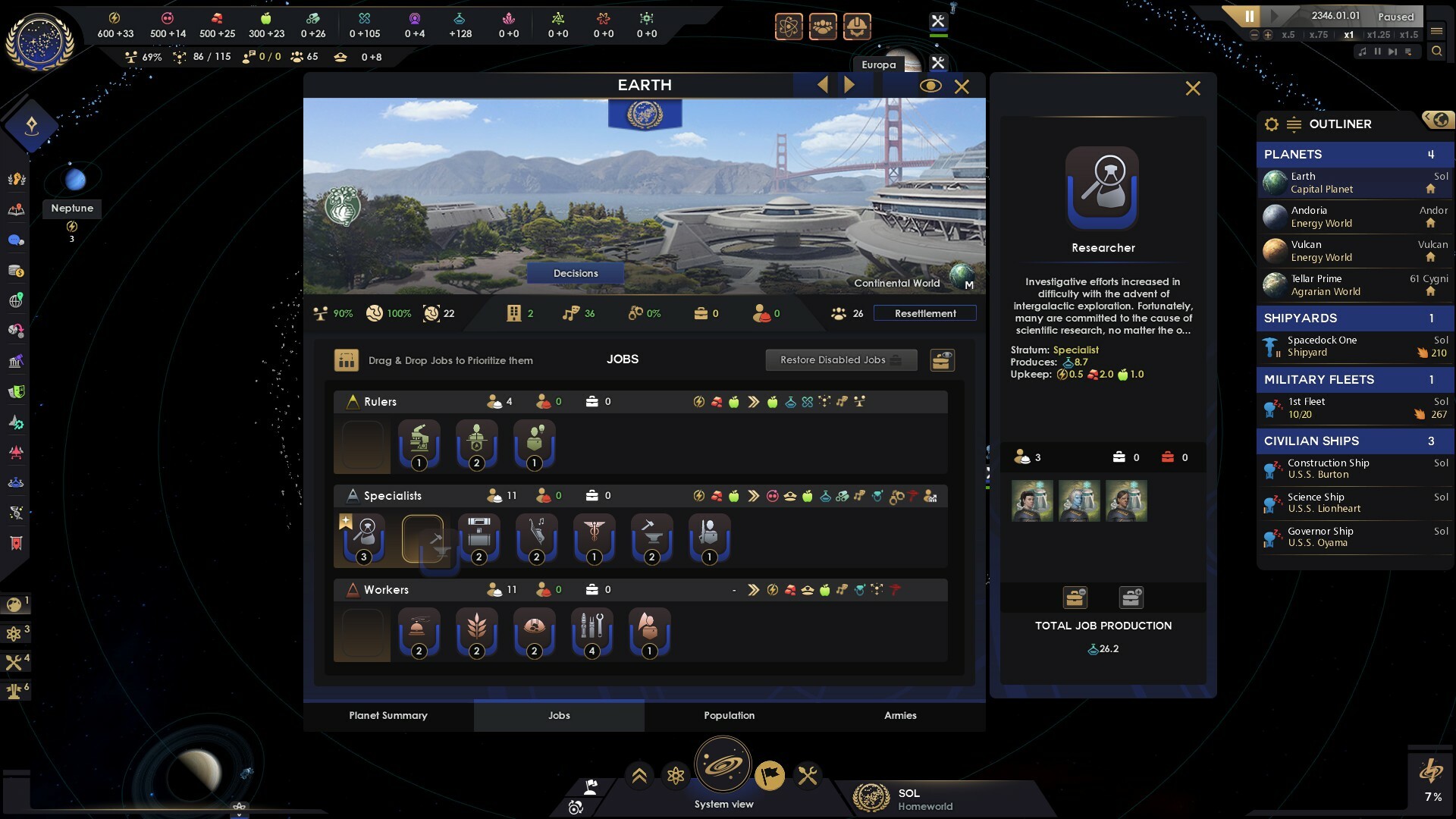Browse to previous planet with left arrow

click(822, 84)
